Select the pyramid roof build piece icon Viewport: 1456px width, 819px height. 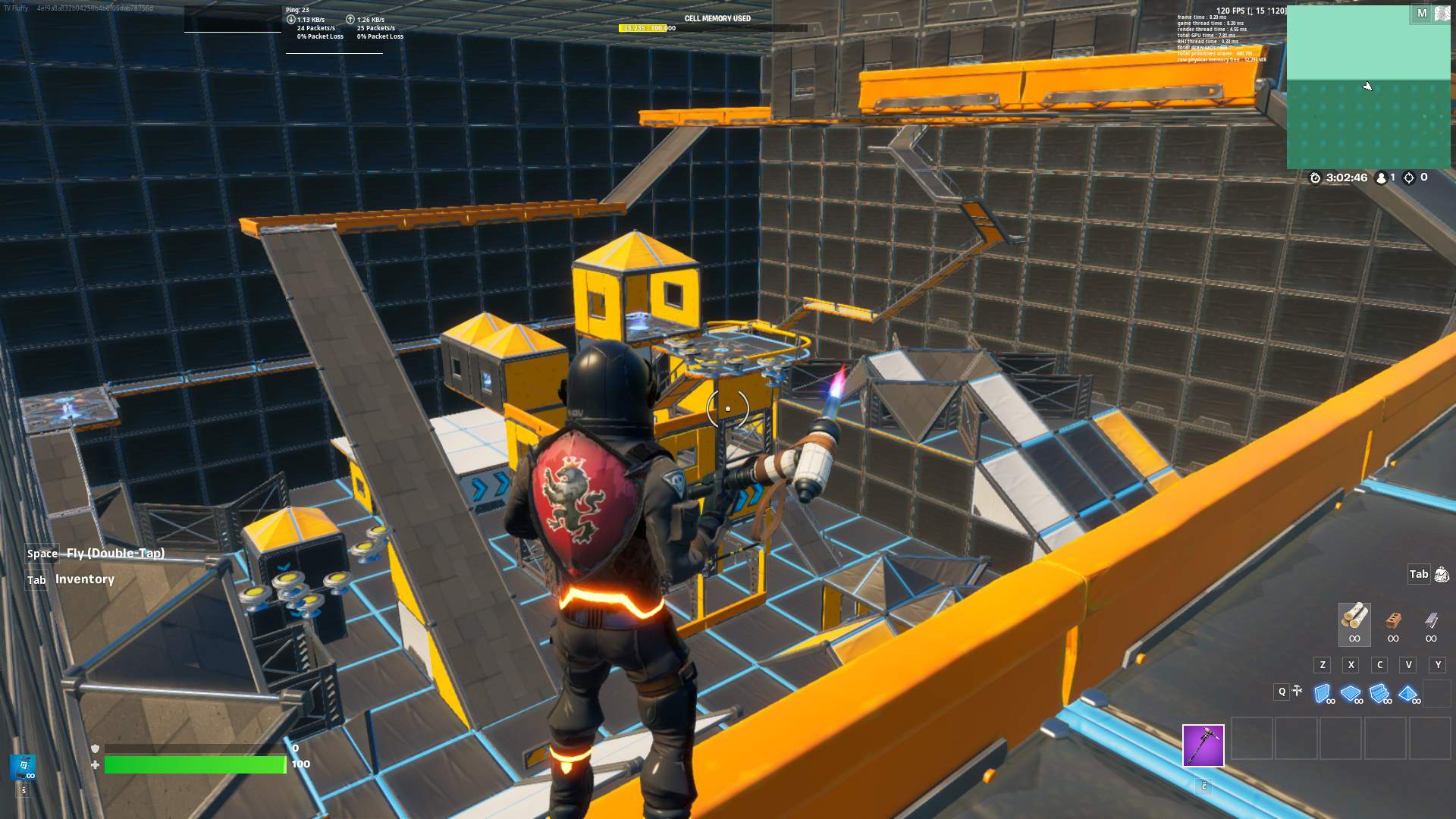[1409, 691]
